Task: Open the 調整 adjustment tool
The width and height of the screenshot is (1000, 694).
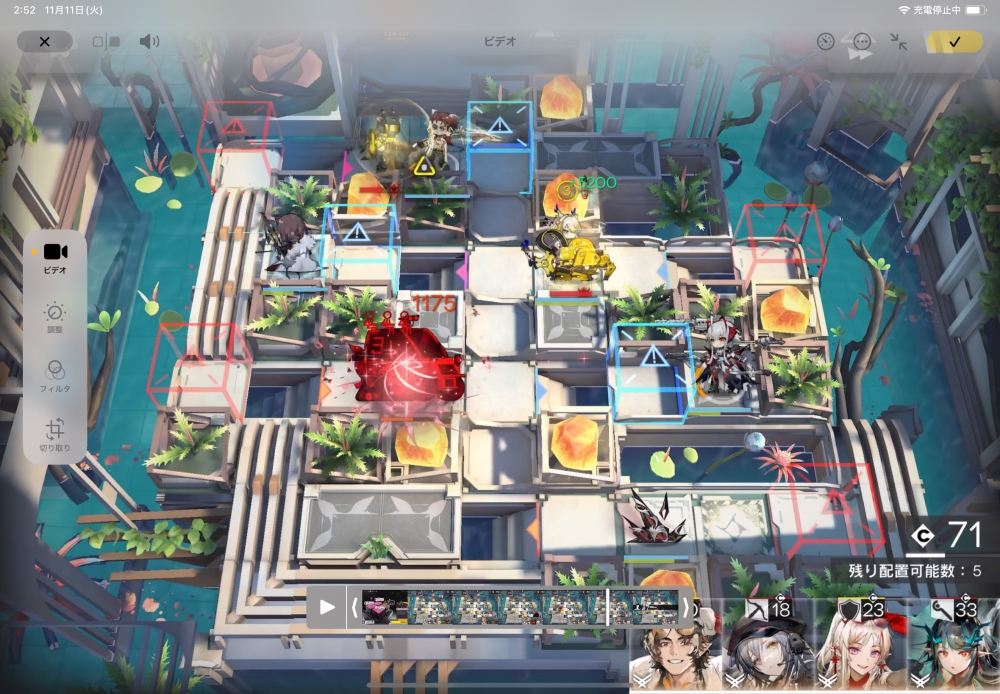Action: [55, 317]
